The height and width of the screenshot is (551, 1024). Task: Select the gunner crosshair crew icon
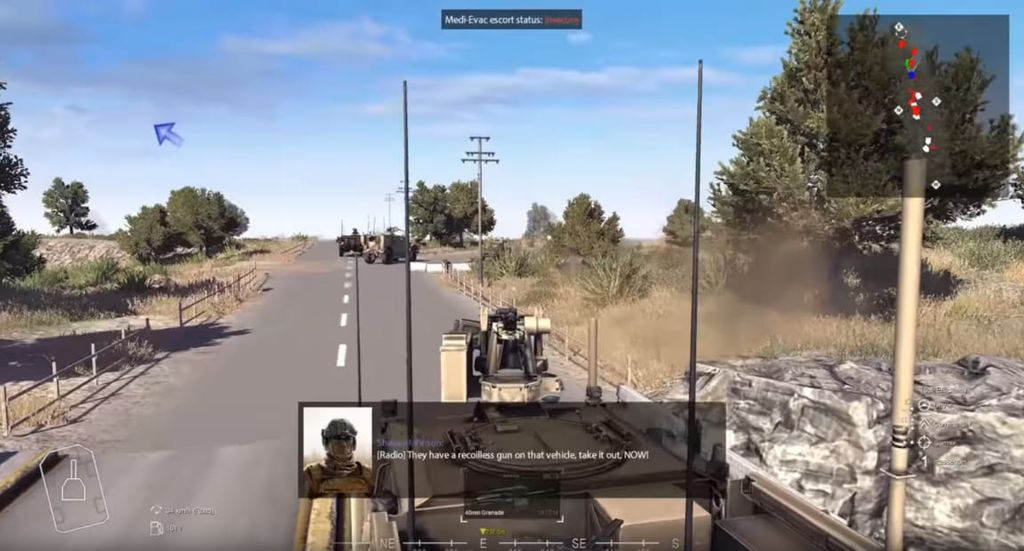coord(925,442)
